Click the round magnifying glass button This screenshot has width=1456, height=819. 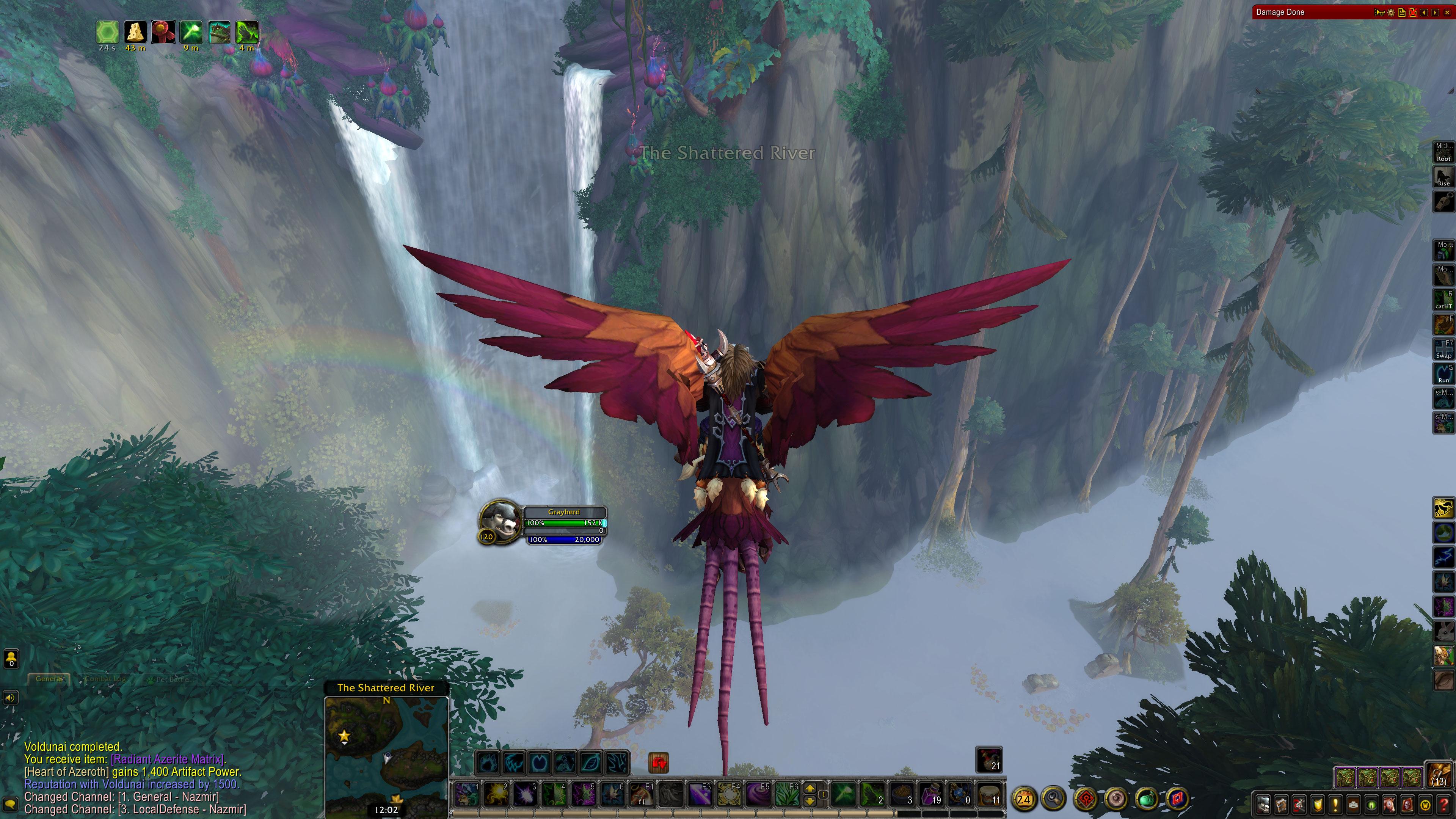(x=1054, y=799)
